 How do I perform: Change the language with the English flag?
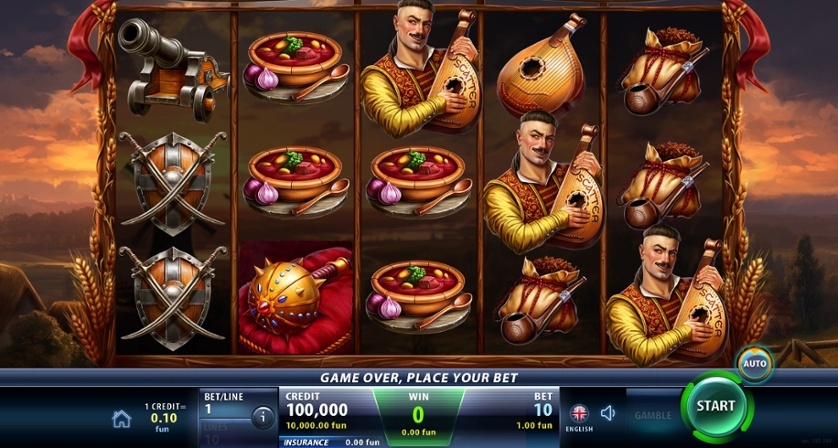(579, 413)
